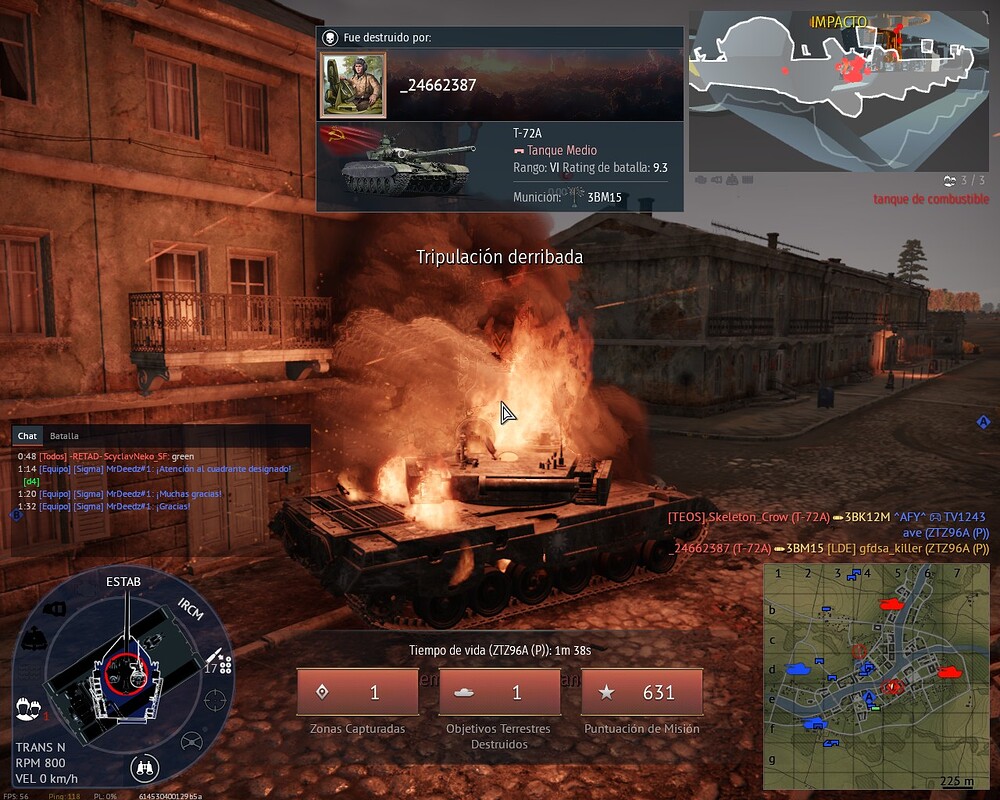
Task: Click the tank X-ray damage indicator
Action: [126, 670]
